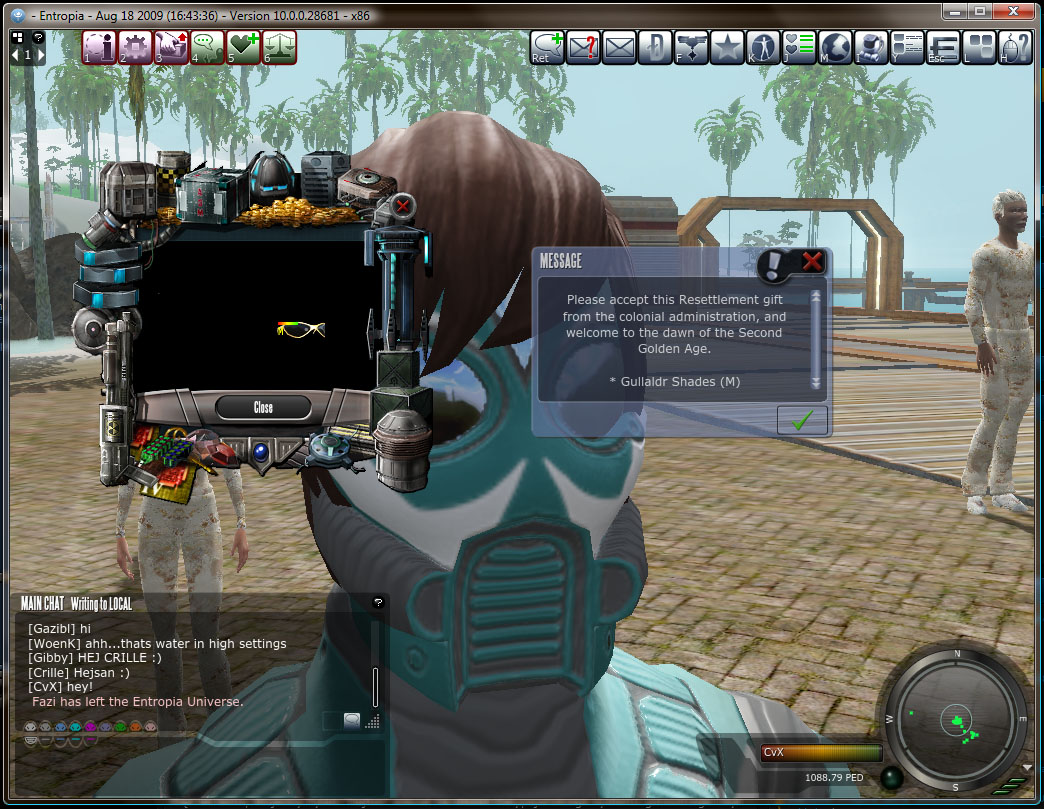Image resolution: width=1044 pixels, height=809 pixels.
Task: Maximize the Entropia game window
Action: tap(979, 11)
